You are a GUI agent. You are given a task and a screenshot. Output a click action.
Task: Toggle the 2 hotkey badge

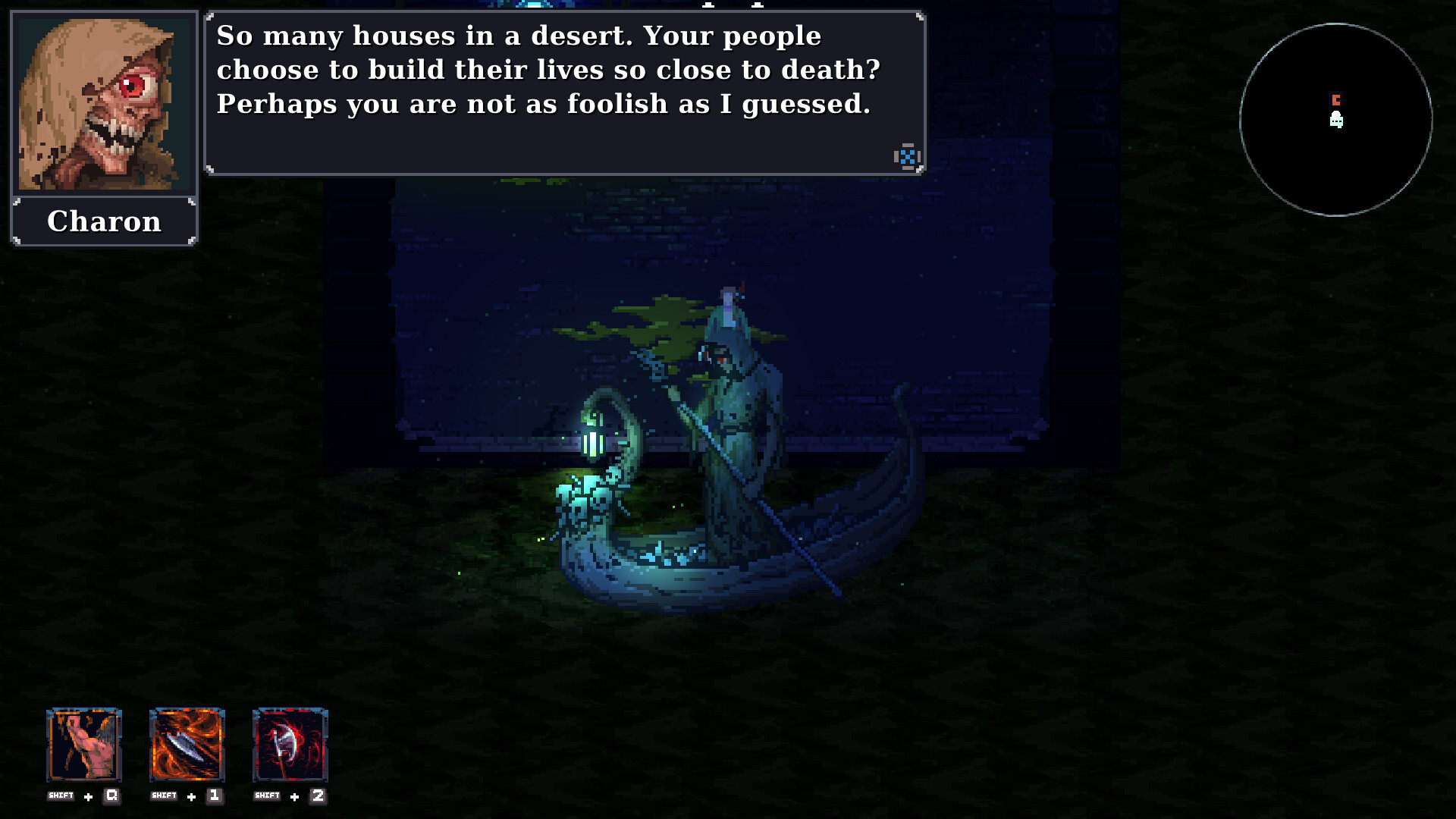318,796
